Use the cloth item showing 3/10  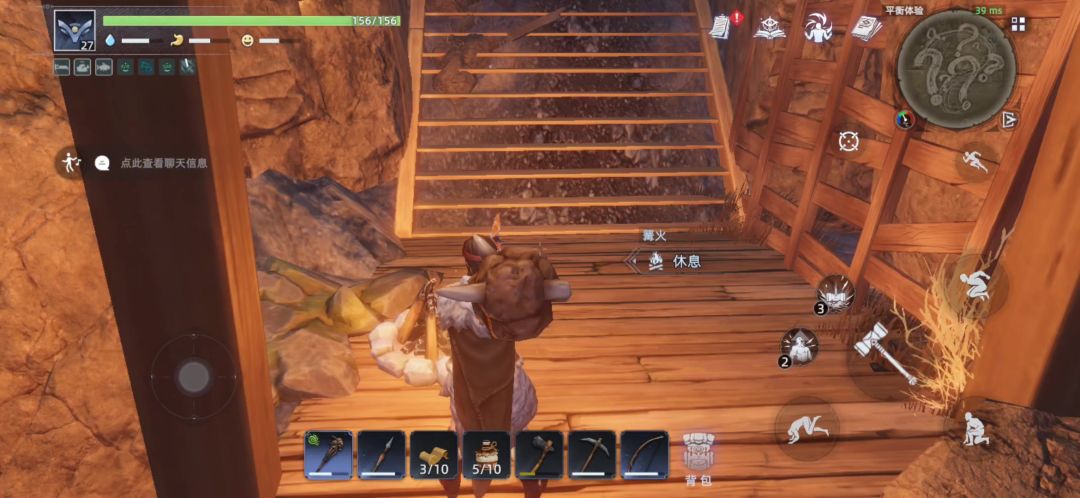[x=434, y=455]
